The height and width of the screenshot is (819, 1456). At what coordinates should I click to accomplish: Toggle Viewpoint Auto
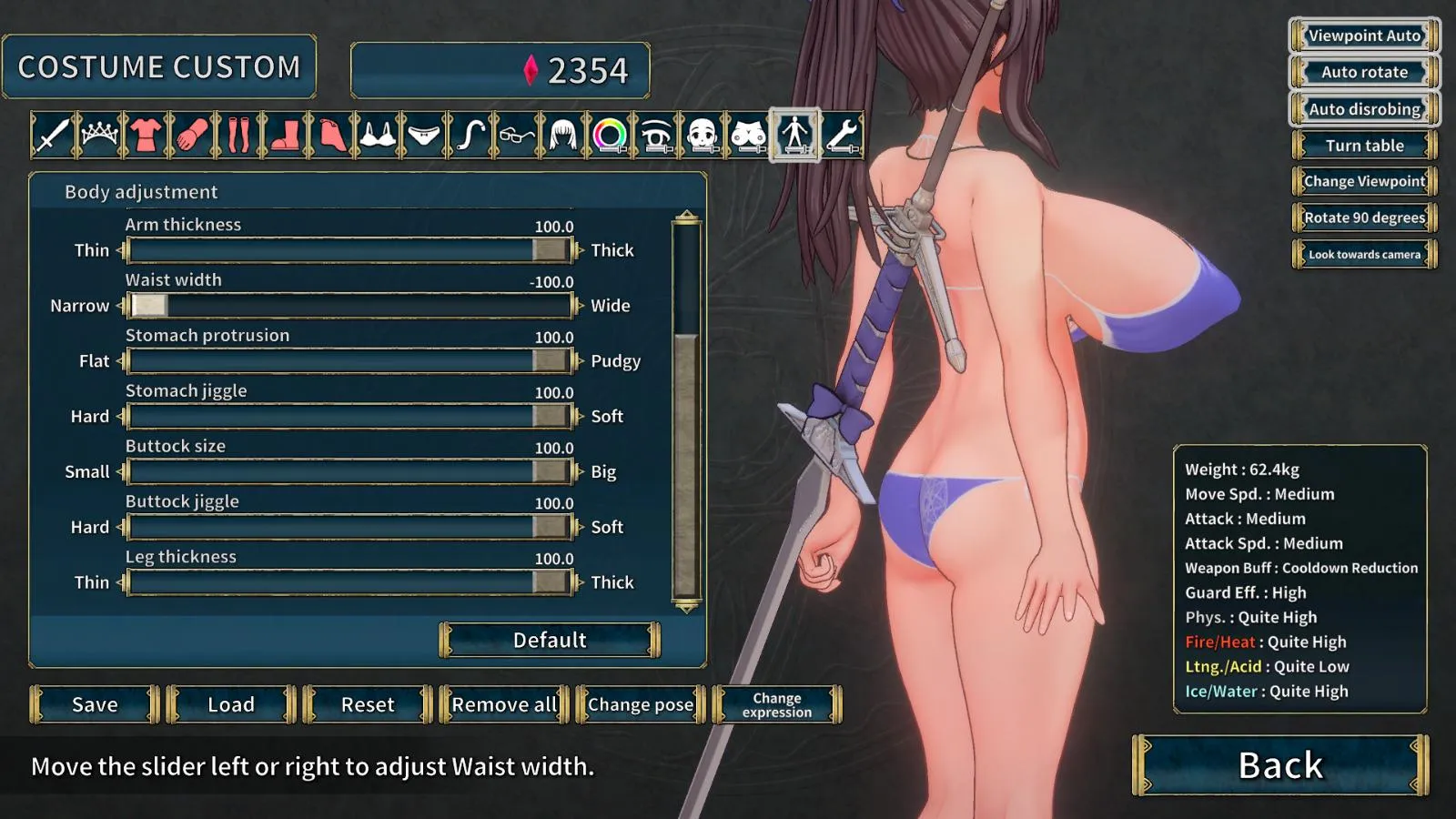pos(1364,35)
